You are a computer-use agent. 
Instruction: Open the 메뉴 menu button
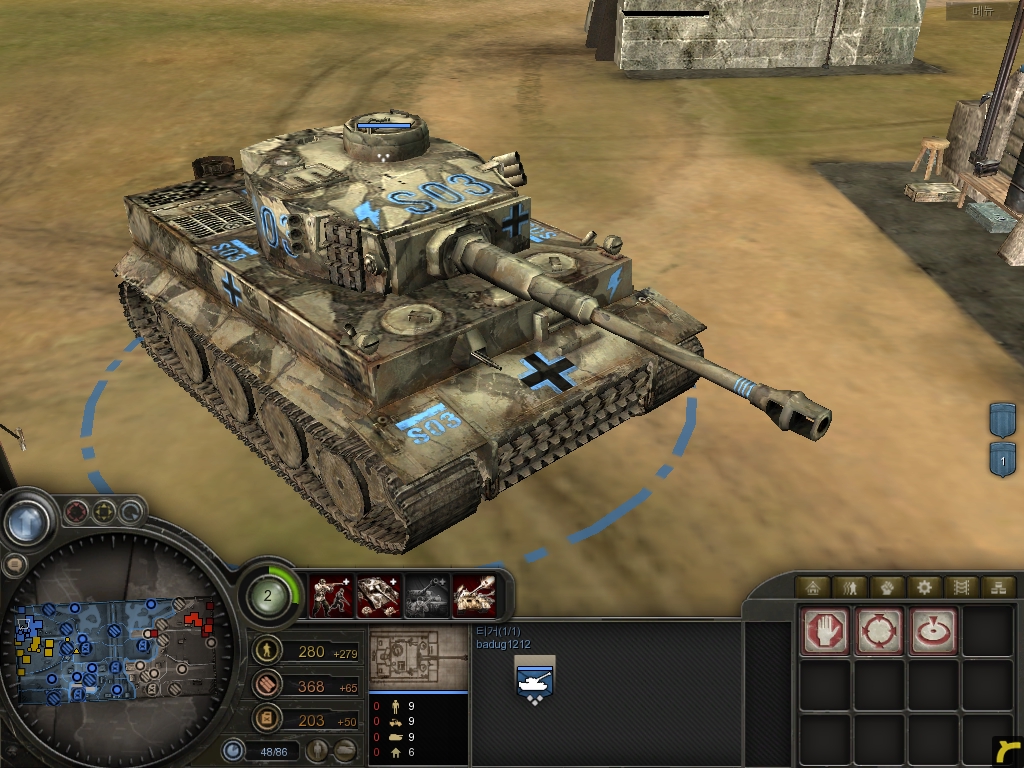pos(984,12)
